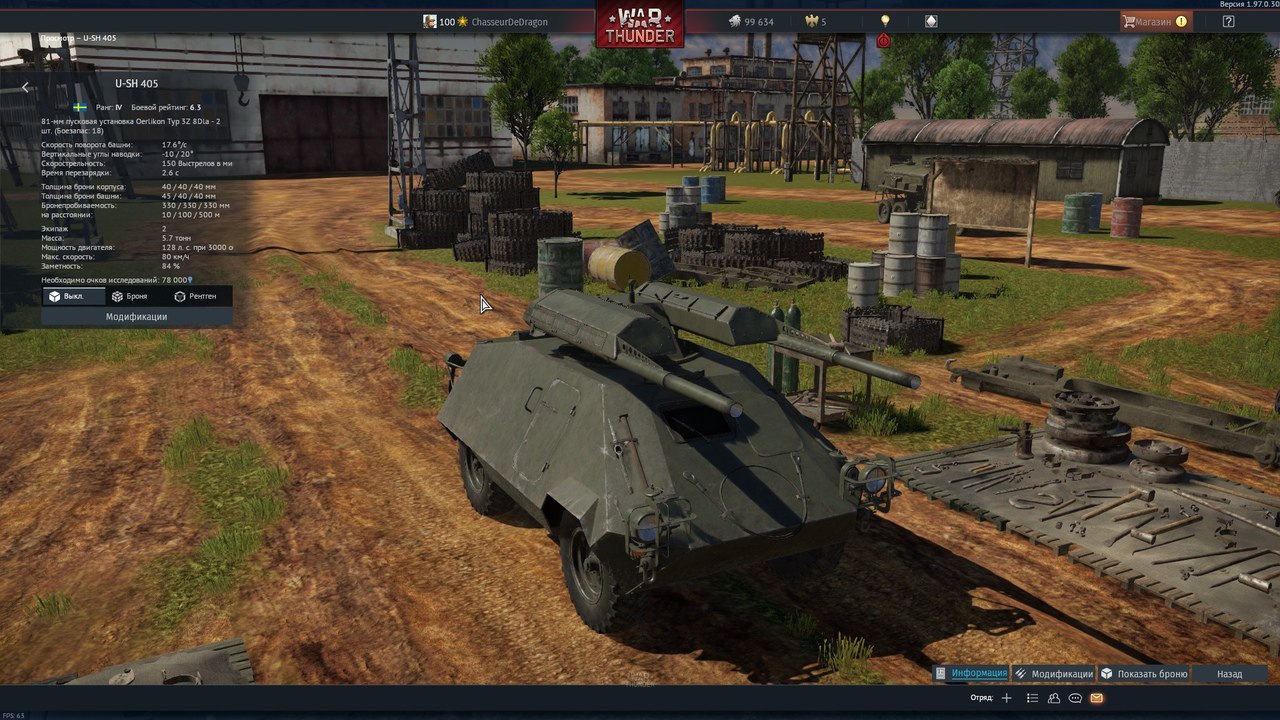
Task: Click the War Thunder logo
Action: point(640,24)
